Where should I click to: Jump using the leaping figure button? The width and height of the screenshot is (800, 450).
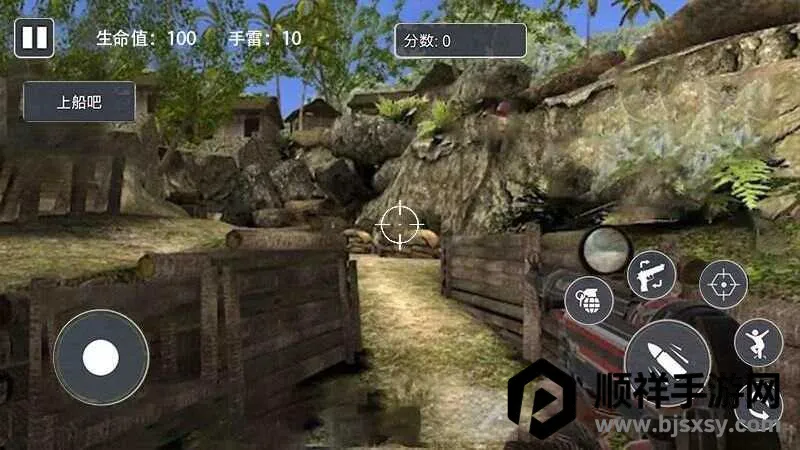tap(758, 343)
